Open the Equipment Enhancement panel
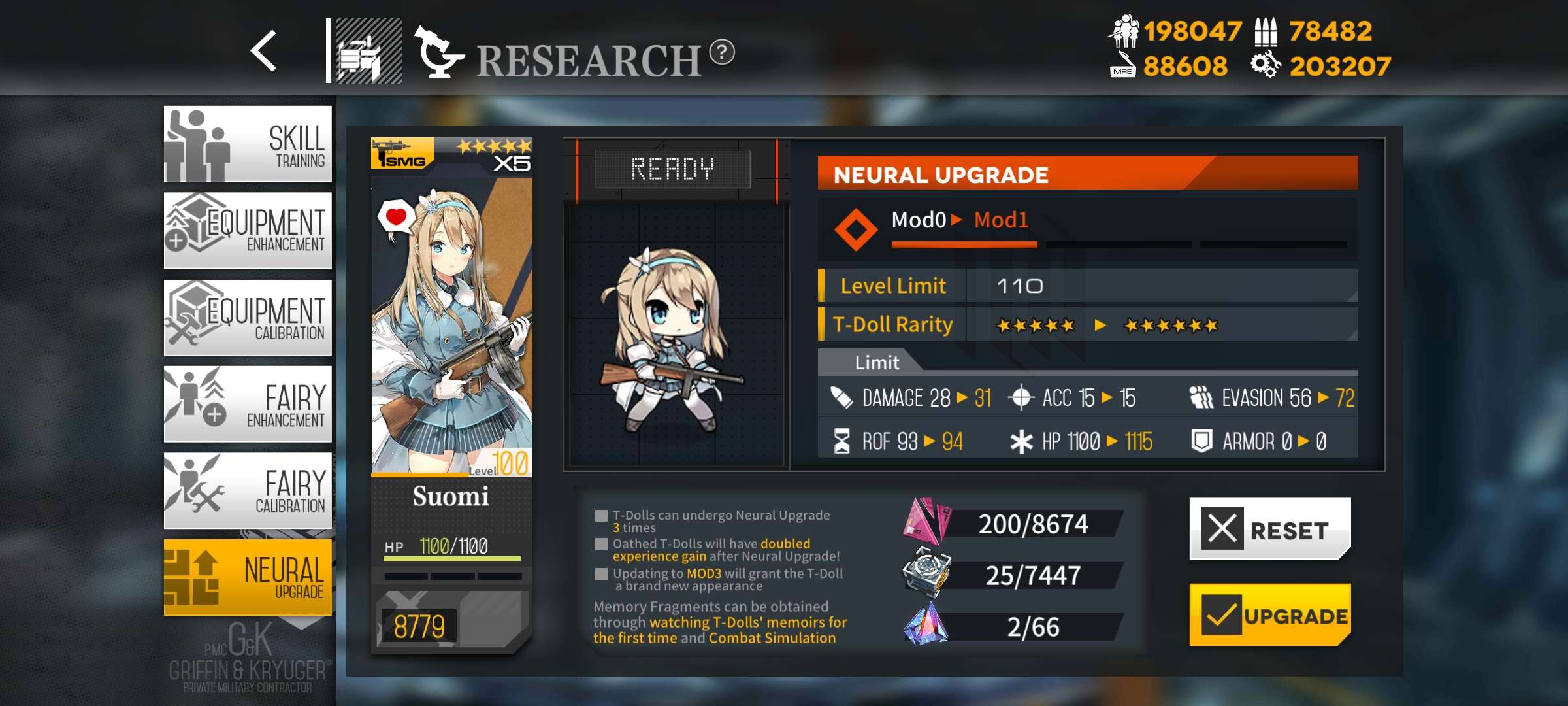The width and height of the screenshot is (1568, 706). [x=248, y=230]
